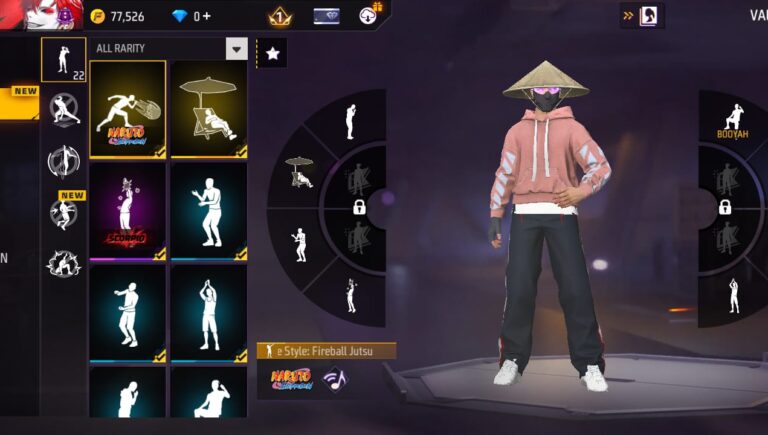Viewport: 768px width, 435px height.
Task: Click the lock in the left emote wheel
Action: (x=359, y=207)
